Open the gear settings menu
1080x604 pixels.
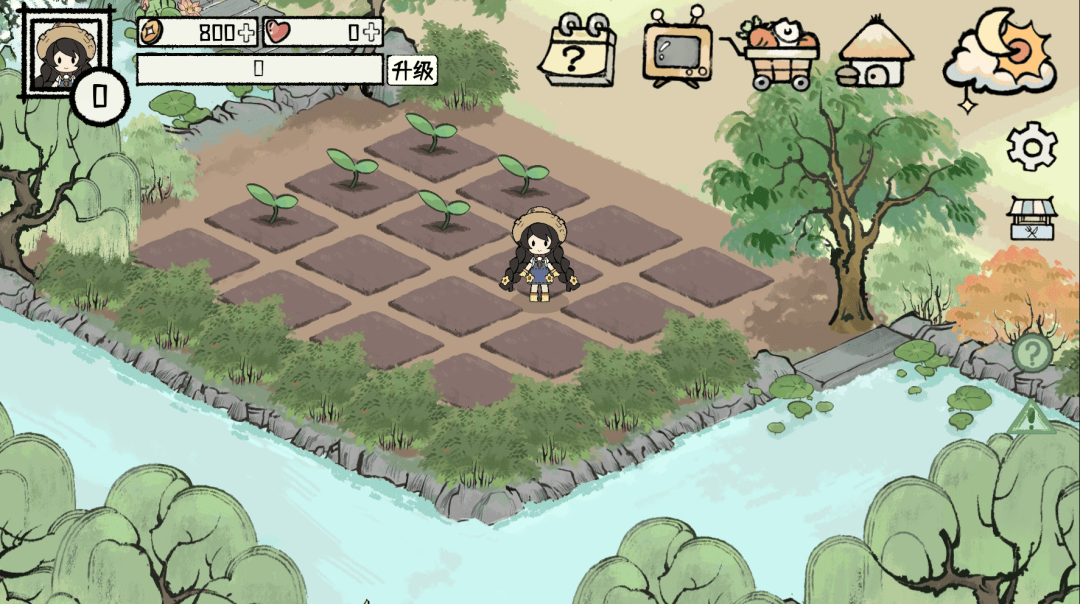click(x=1032, y=147)
